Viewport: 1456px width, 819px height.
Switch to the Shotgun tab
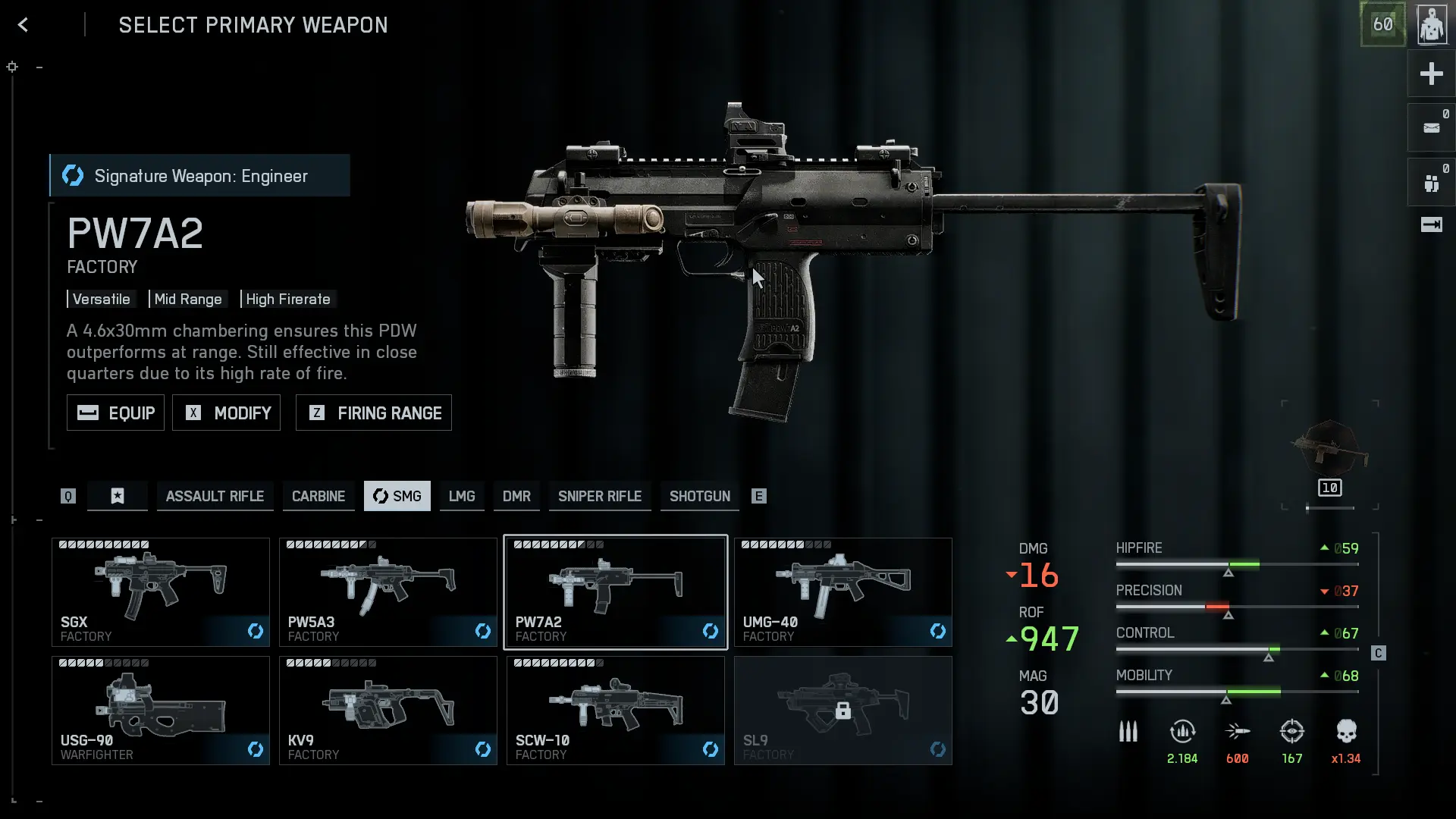pos(699,496)
